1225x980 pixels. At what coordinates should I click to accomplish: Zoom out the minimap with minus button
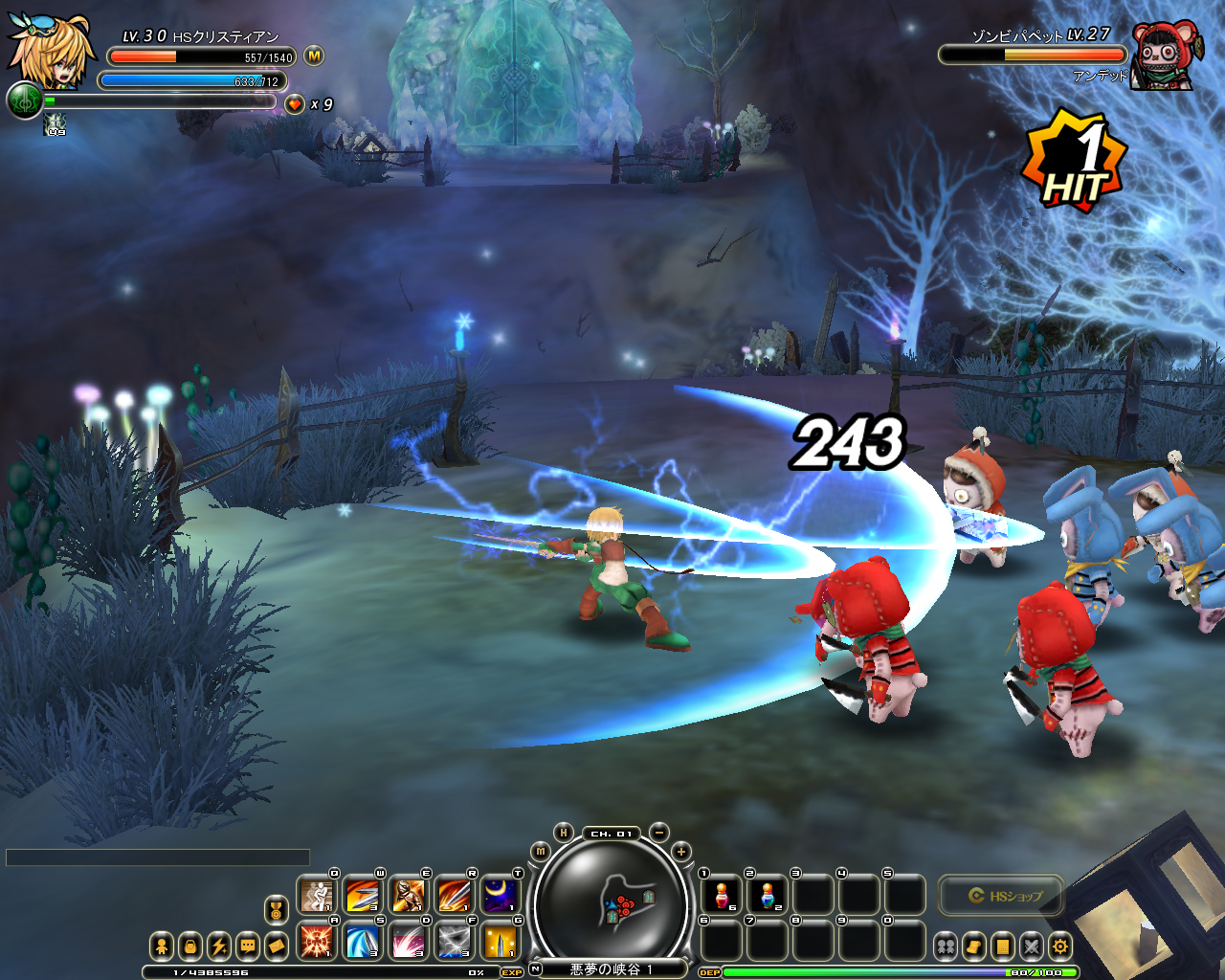click(659, 833)
